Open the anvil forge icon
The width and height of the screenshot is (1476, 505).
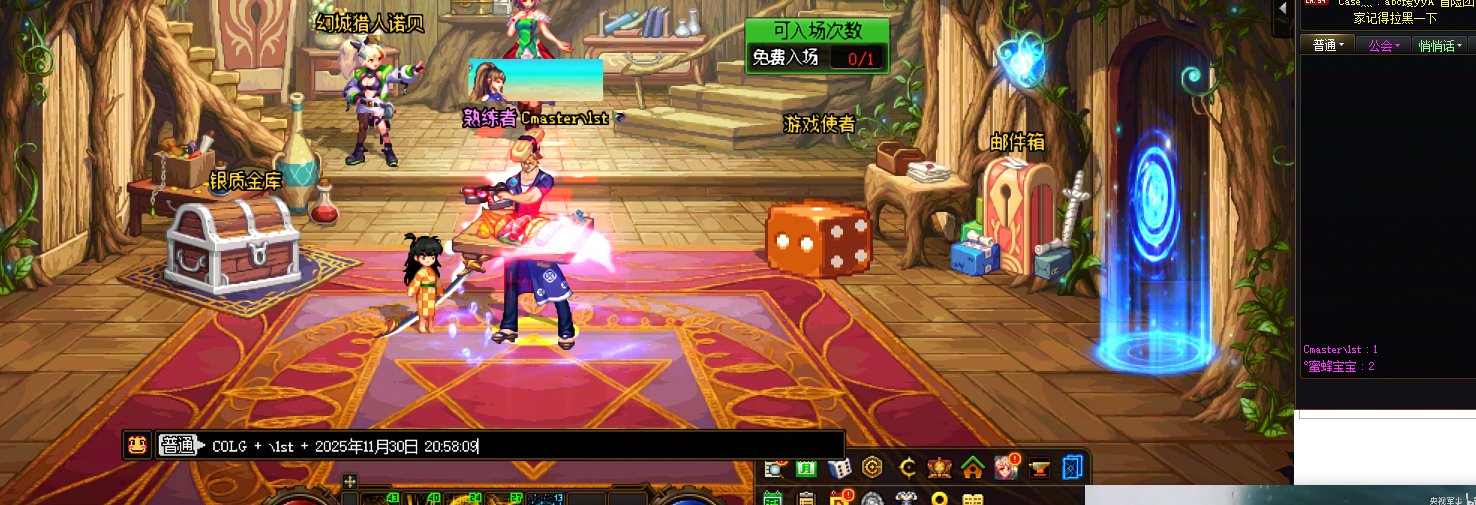pos(1039,467)
